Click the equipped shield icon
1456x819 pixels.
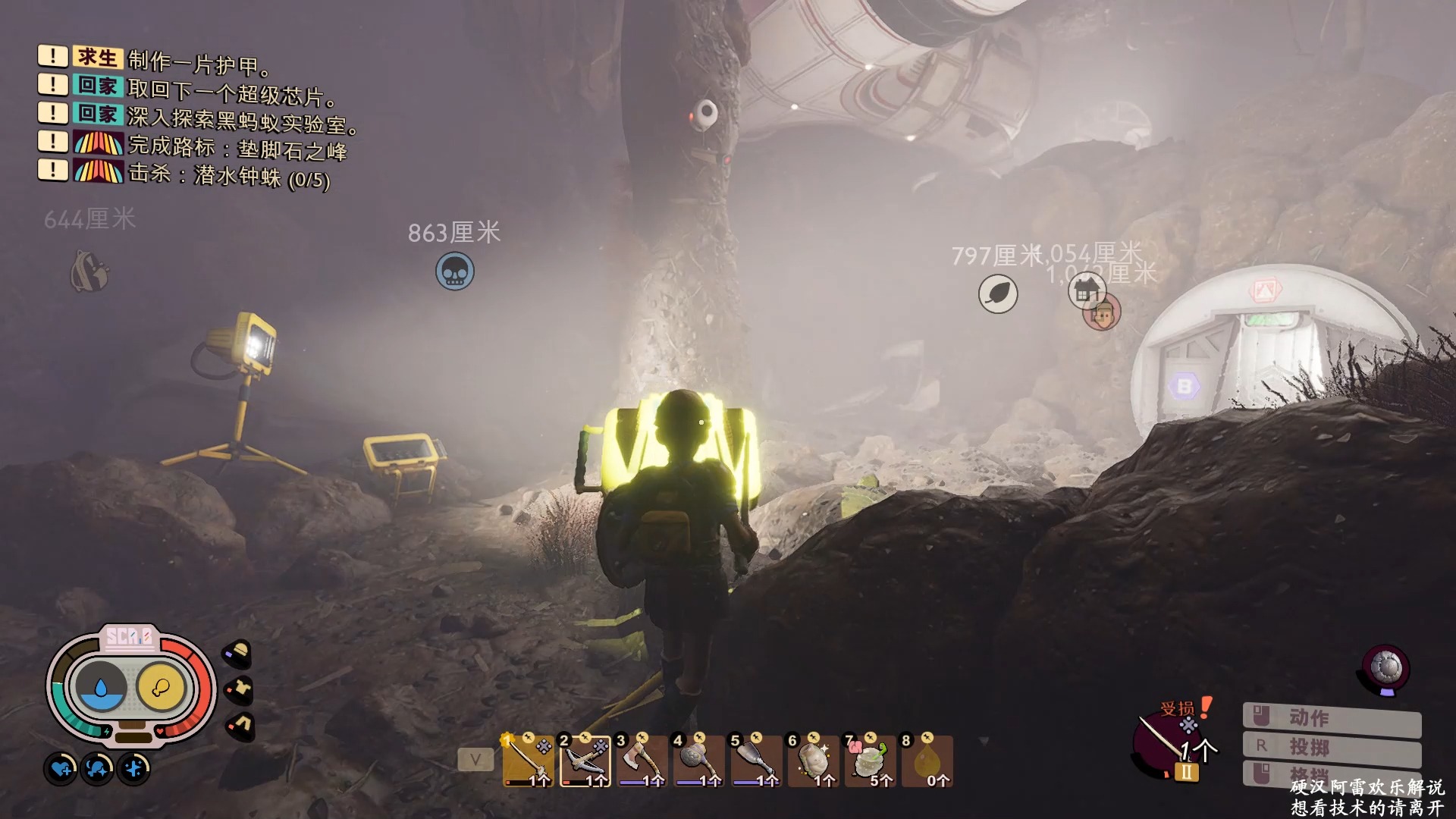(x=1386, y=668)
